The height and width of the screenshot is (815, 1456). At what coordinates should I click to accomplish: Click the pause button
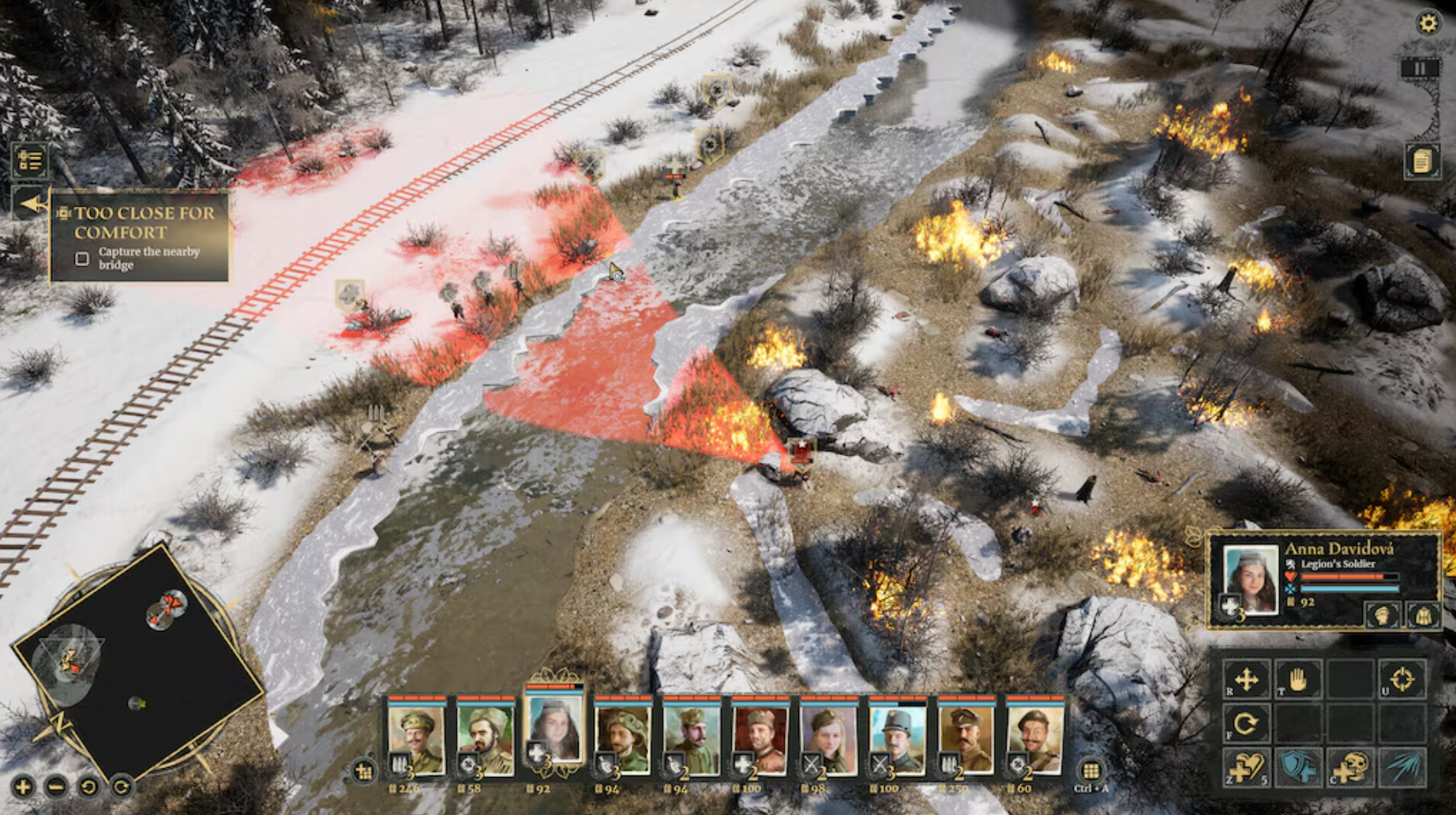[x=1420, y=69]
